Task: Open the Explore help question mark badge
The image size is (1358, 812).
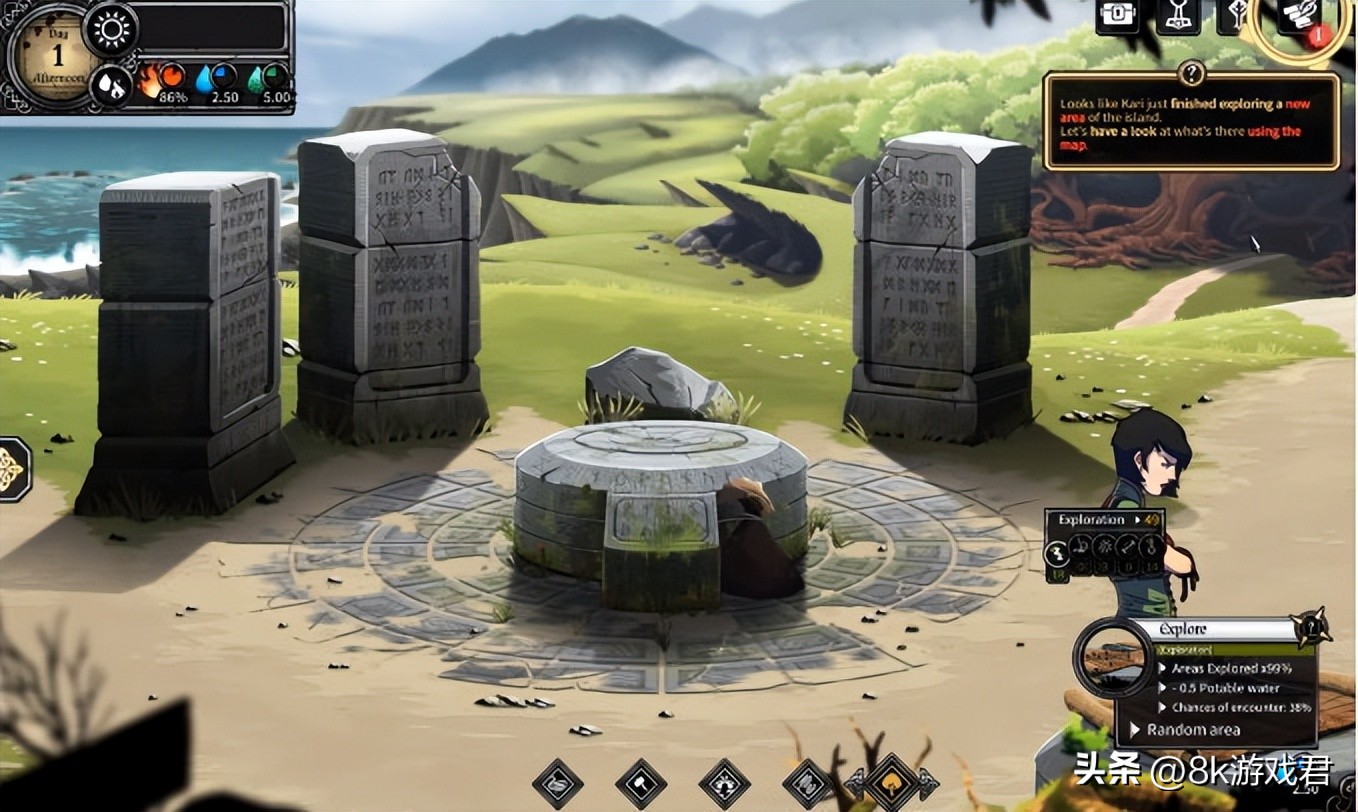Action: tap(1310, 628)
